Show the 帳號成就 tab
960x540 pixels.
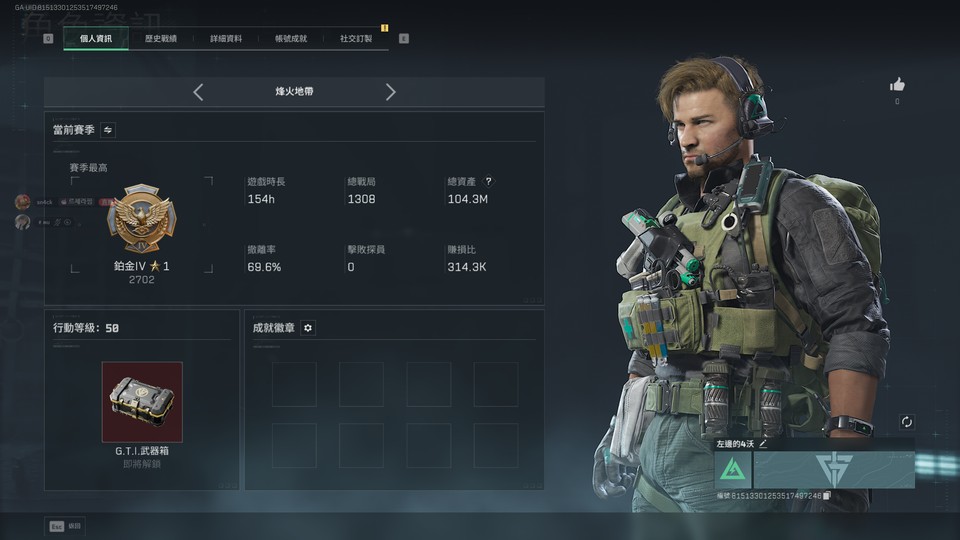291,39
